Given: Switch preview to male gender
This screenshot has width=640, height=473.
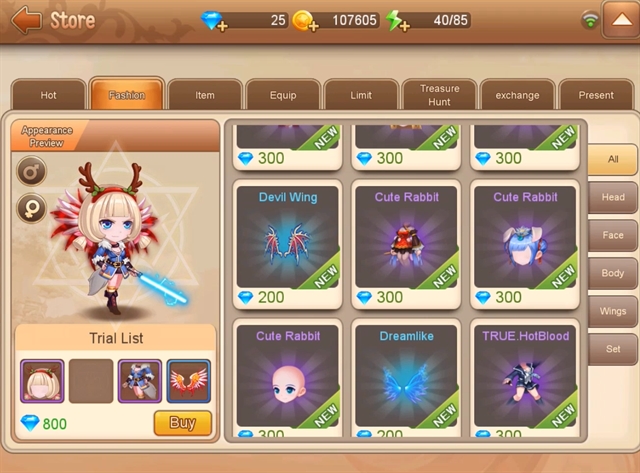Looking at the screenshot, I should coord(31,172).
